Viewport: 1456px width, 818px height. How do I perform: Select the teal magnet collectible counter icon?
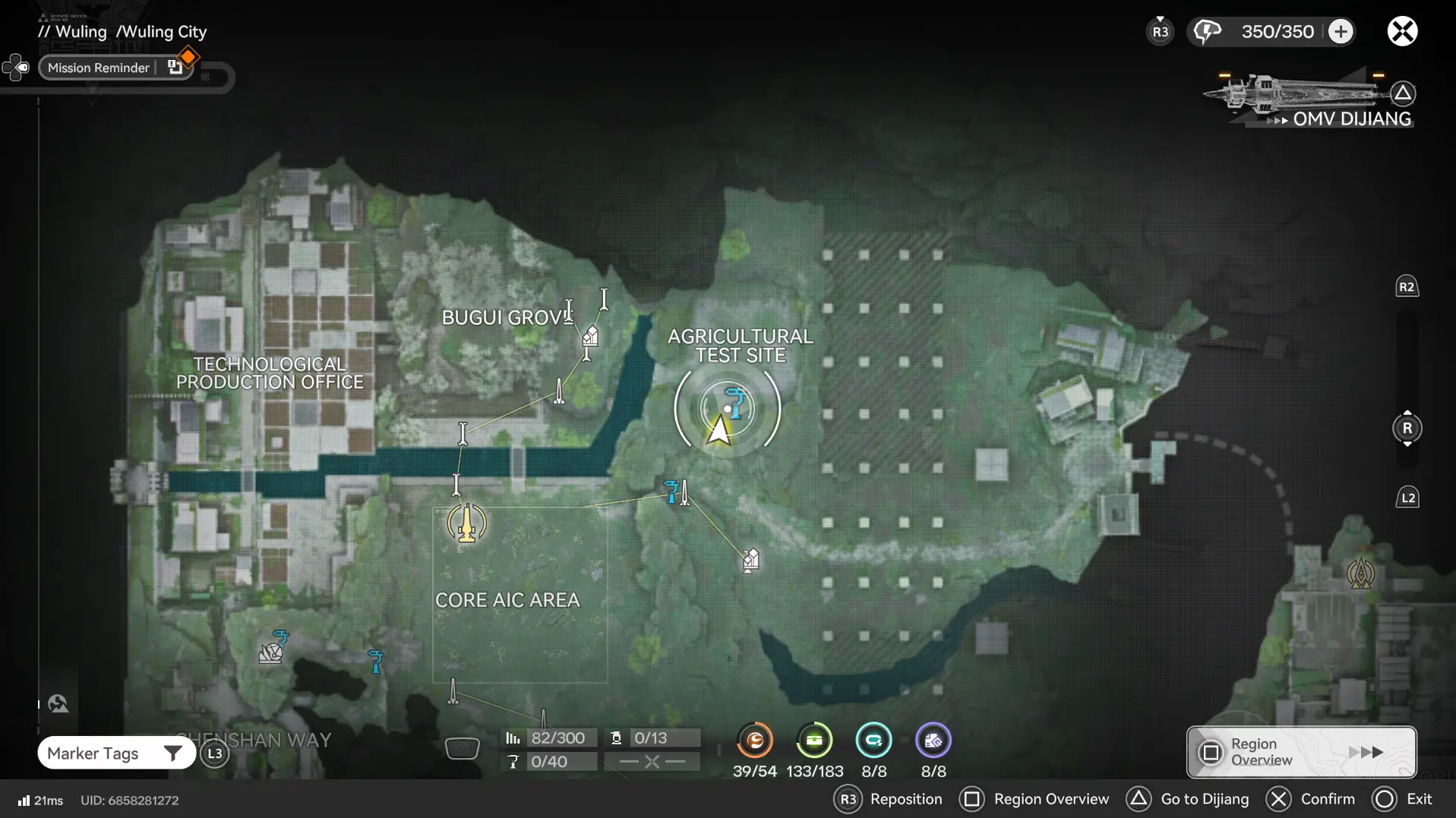(874, 741)
